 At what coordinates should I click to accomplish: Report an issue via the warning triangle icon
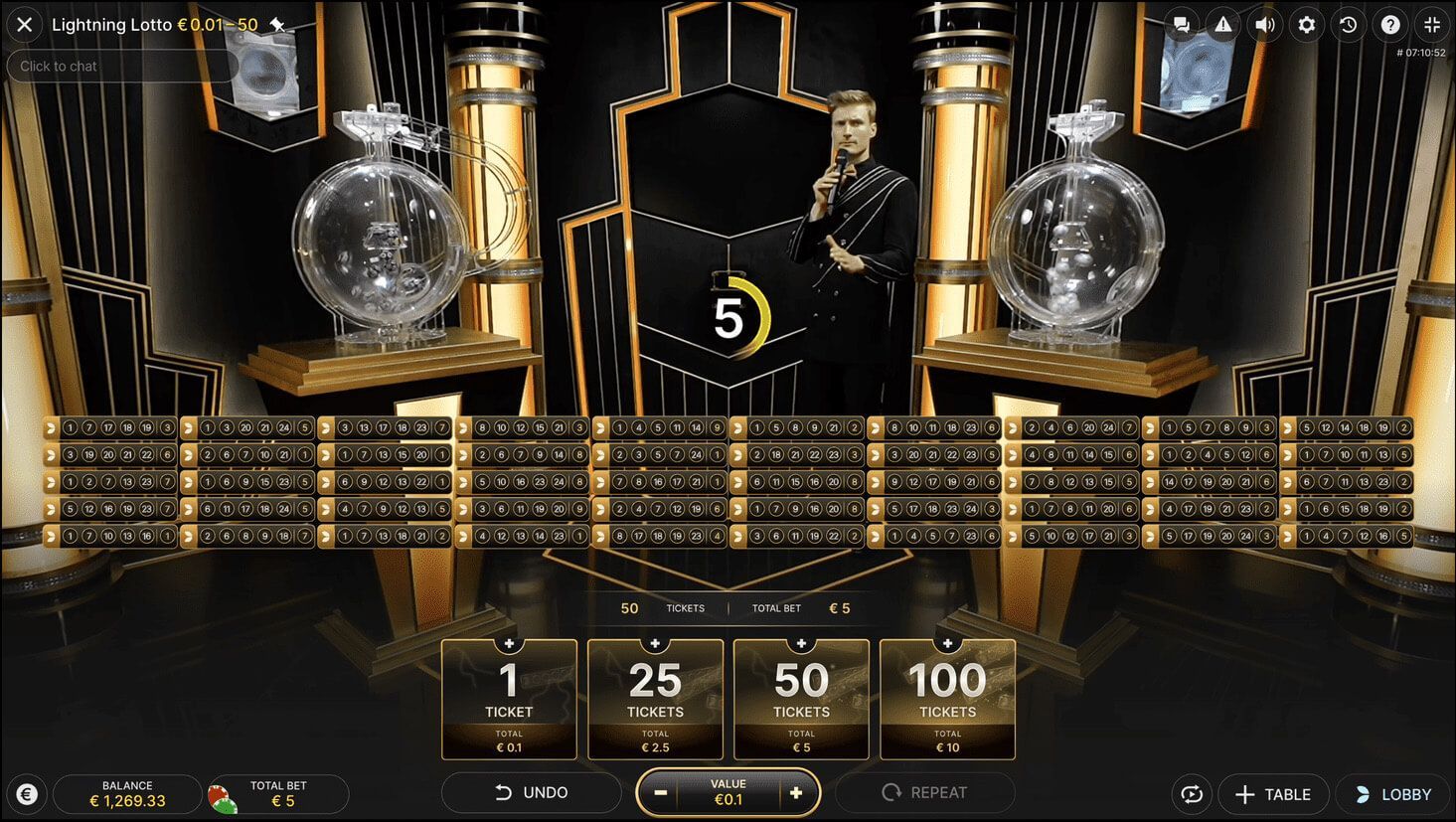(1222, 25)
